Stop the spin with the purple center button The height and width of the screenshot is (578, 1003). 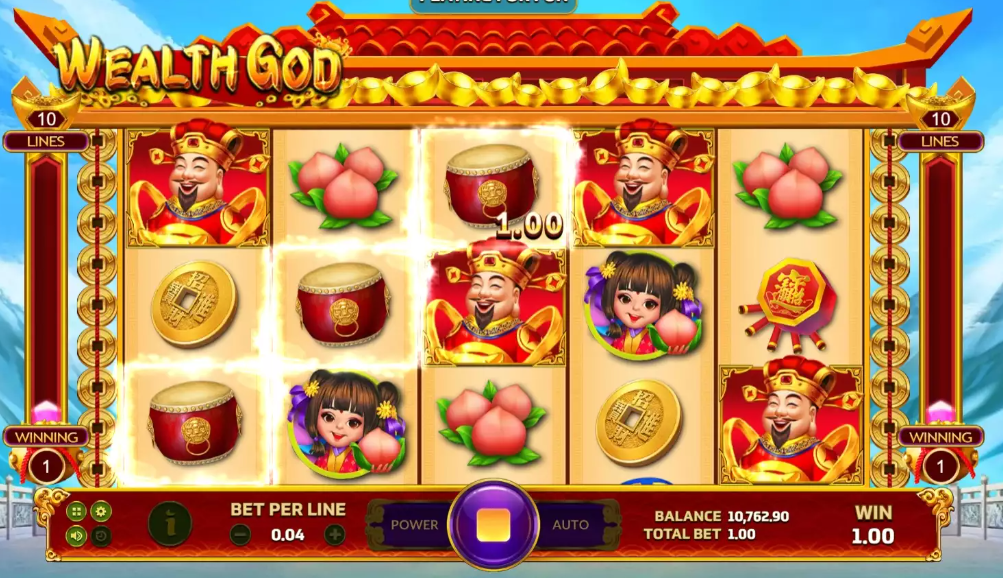pyautogui.click(x=492, y=524)
